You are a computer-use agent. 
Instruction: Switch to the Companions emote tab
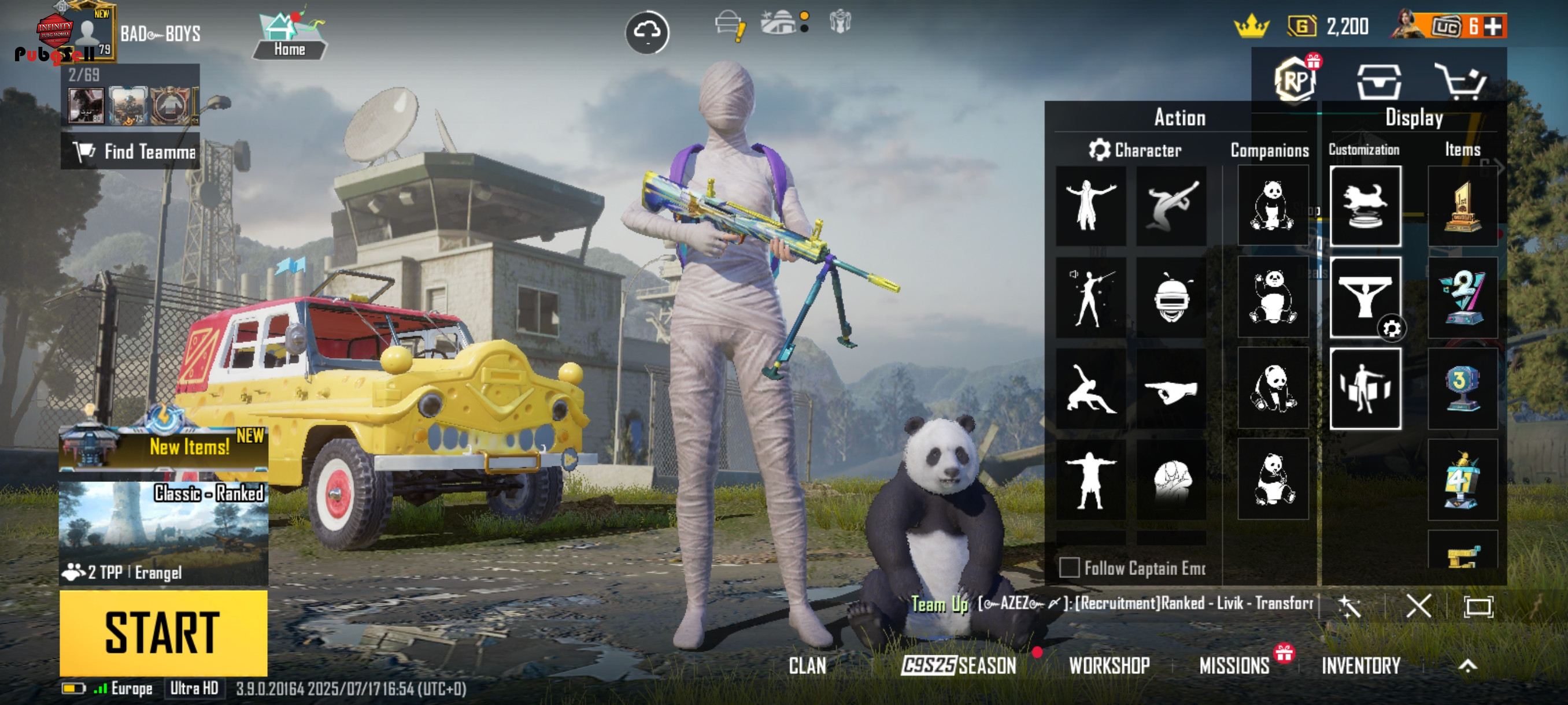click(x=1269, y=150)
